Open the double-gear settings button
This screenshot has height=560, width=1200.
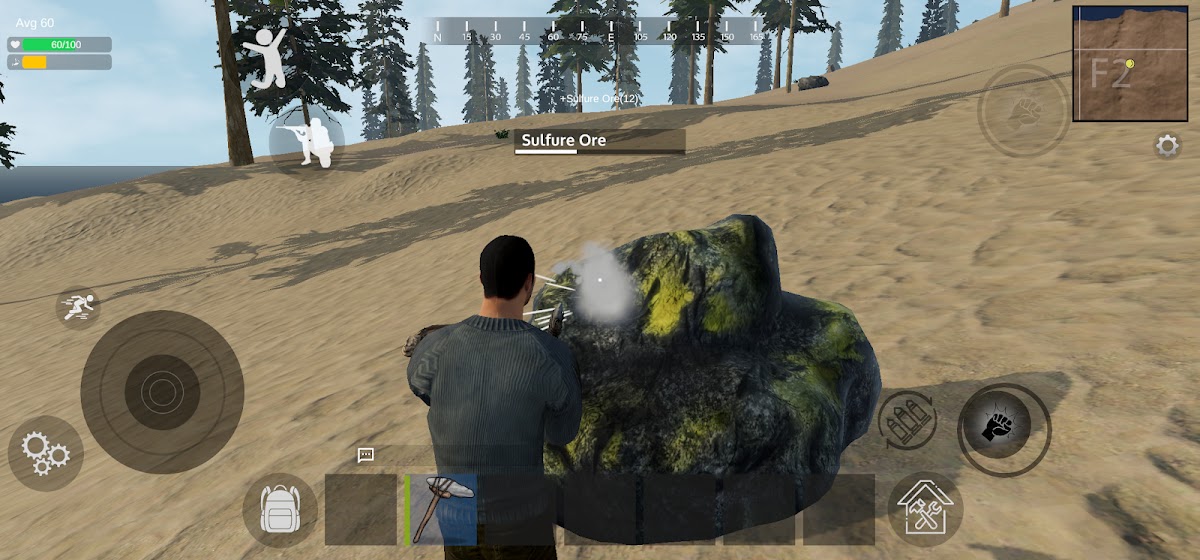(x=45, y=453)
